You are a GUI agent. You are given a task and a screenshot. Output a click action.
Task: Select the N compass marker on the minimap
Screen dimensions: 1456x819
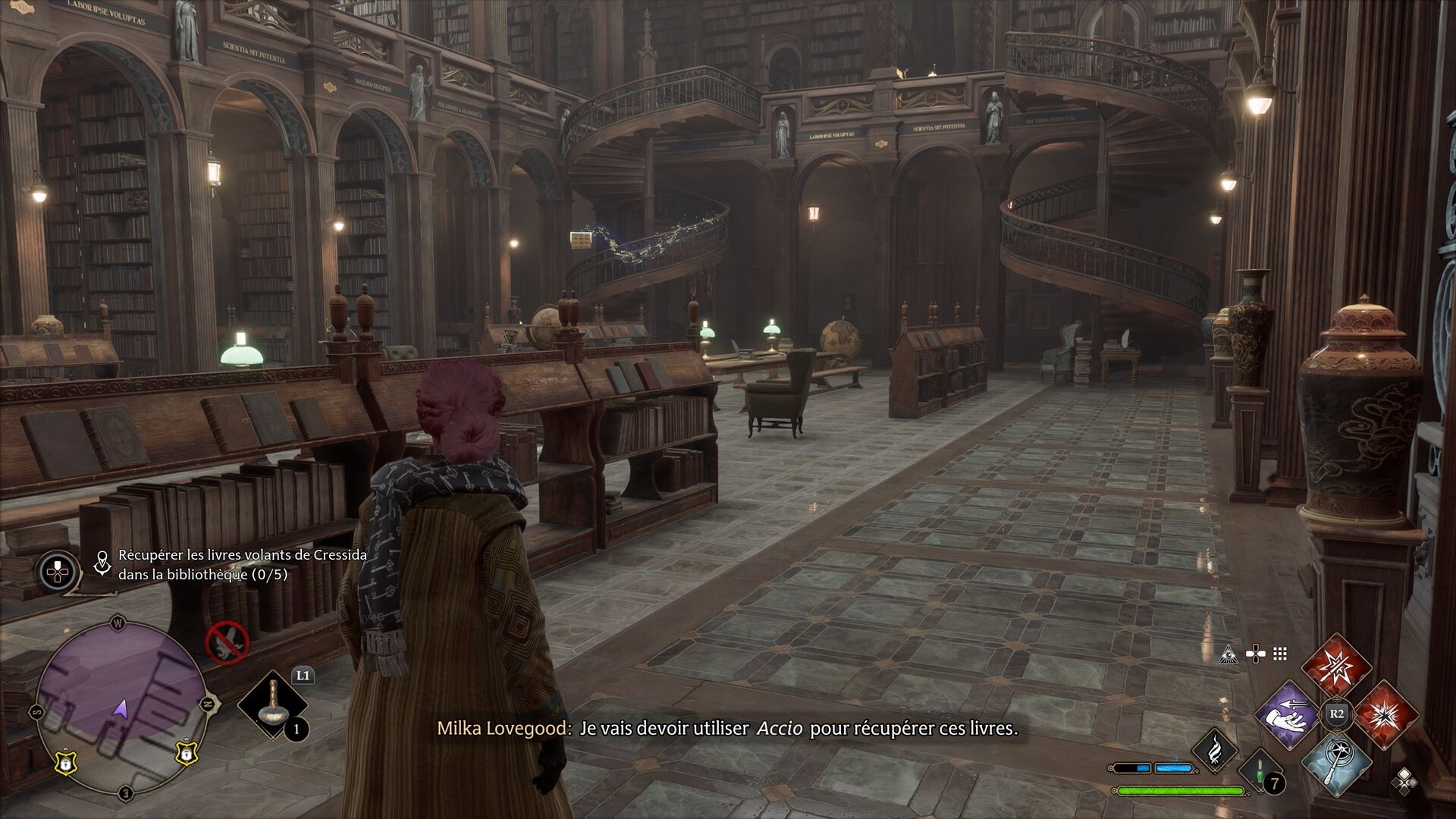(208, 704)
